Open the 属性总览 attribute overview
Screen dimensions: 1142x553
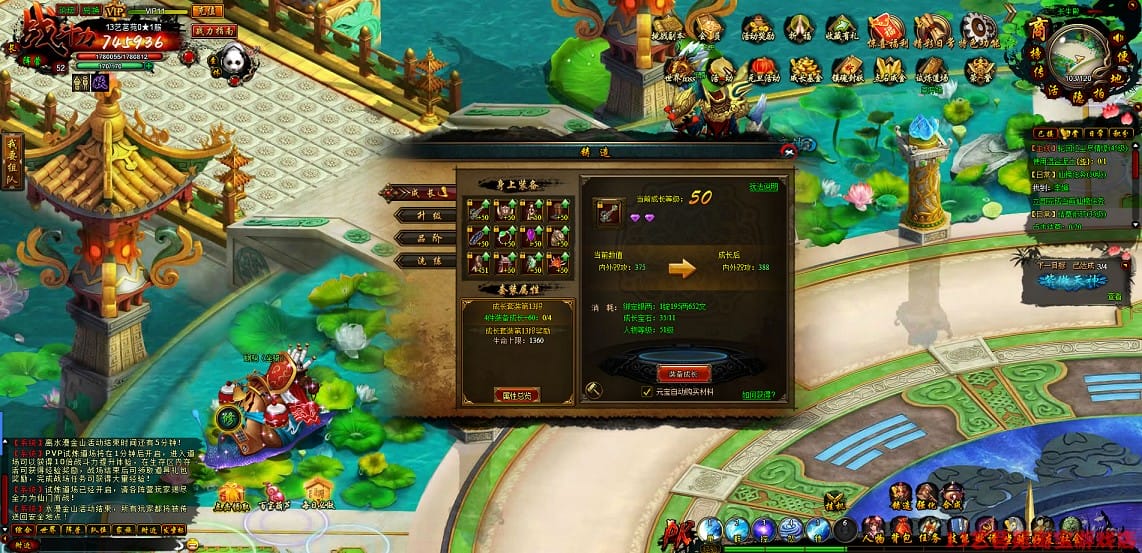[516, 394]
